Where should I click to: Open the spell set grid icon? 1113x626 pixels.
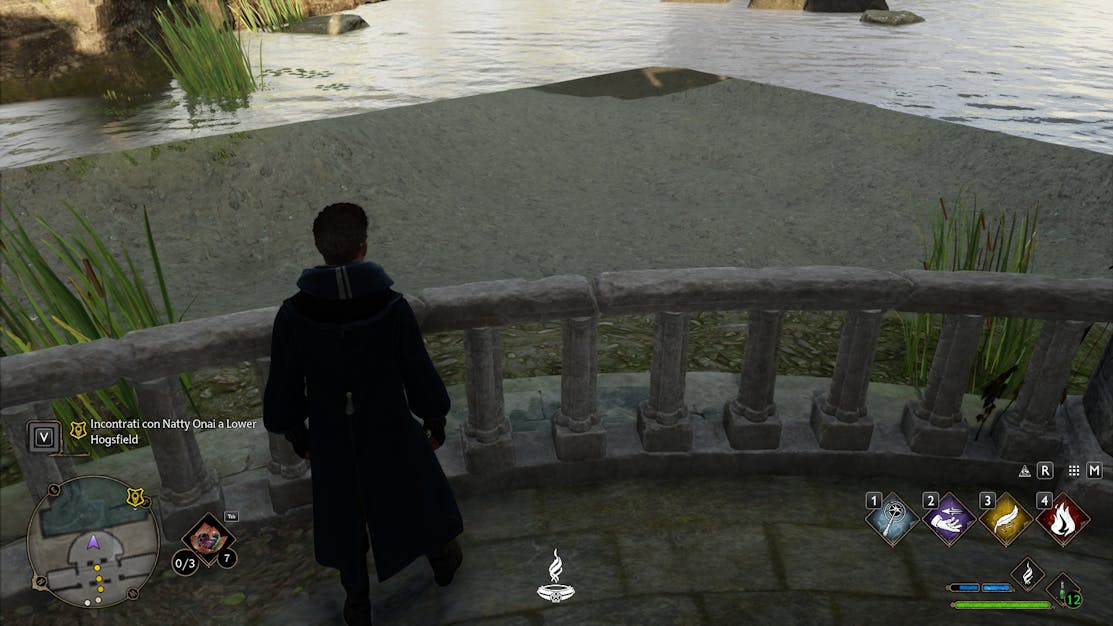click(x=1074, y=471)
